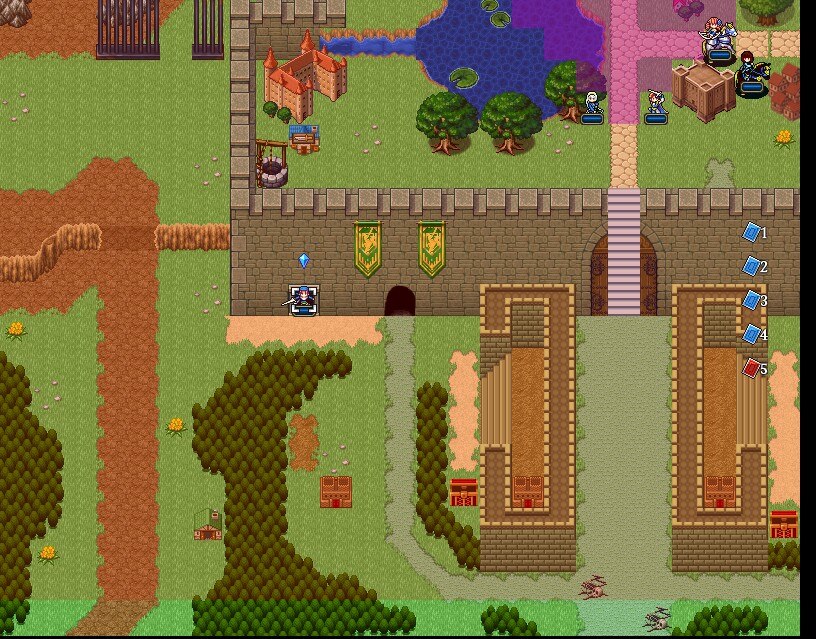
Task: Select the swordsman unit inside the cursor brackets
Action: 303,299
